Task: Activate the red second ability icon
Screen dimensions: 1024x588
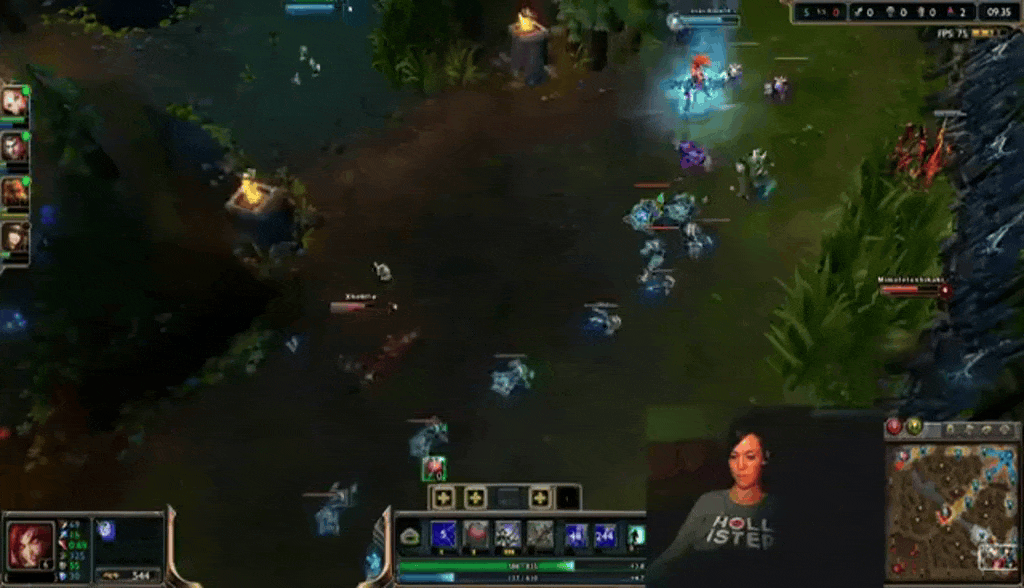Action: point(476,534)
